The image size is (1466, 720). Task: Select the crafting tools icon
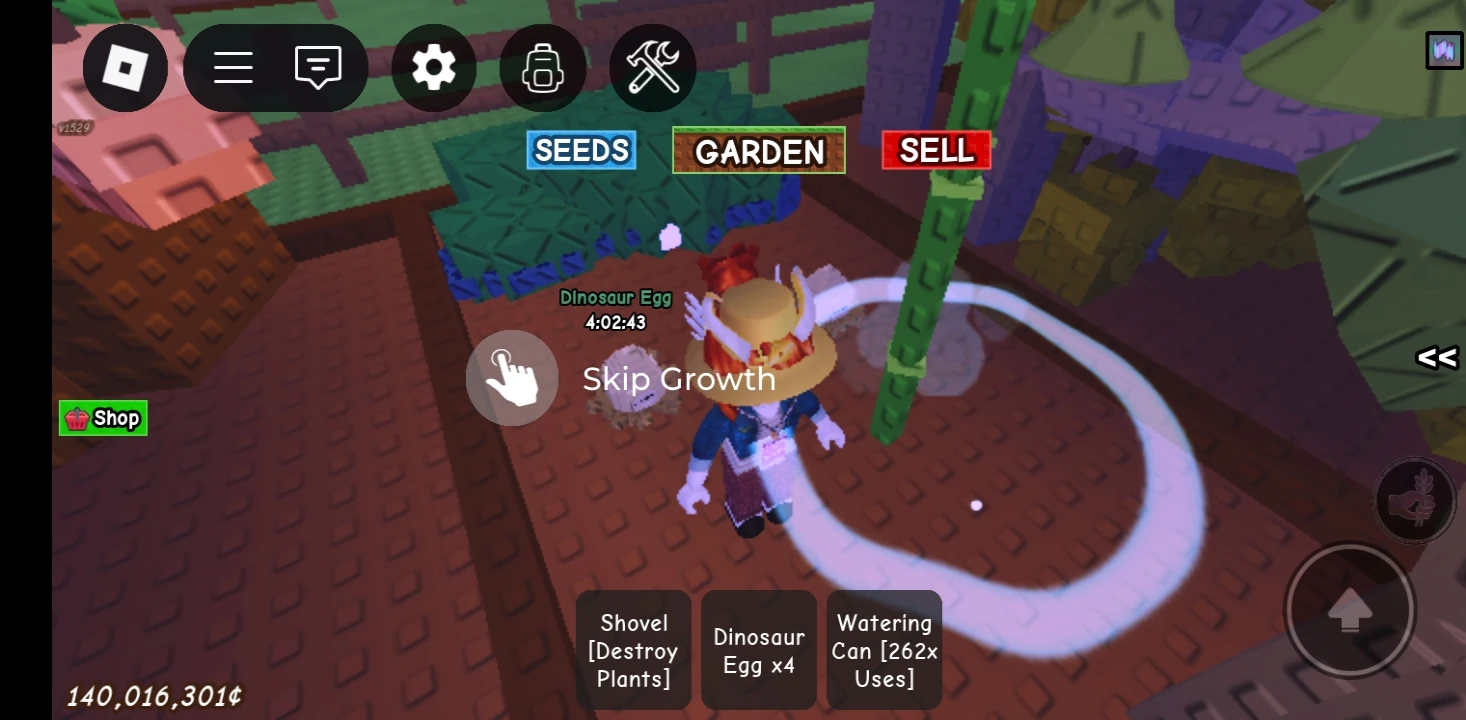[652, 67]
